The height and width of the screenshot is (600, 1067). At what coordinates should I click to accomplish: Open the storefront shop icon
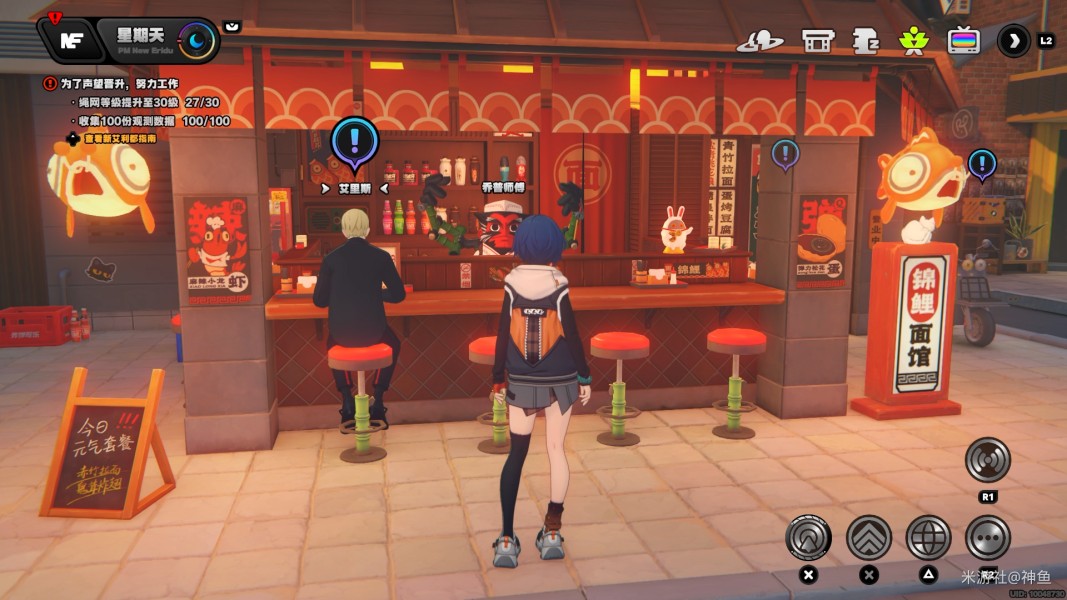pyautogui.click(x=818, y=41)
